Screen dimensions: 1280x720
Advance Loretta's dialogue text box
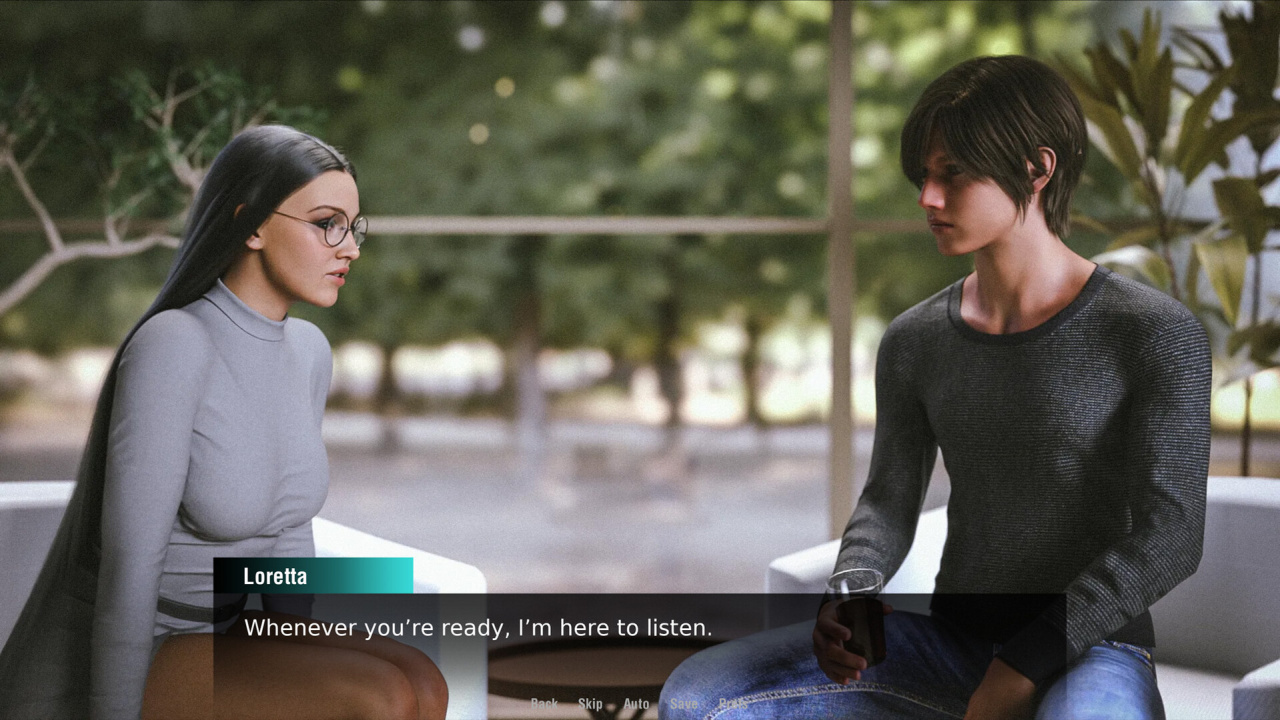coord(638,640)
